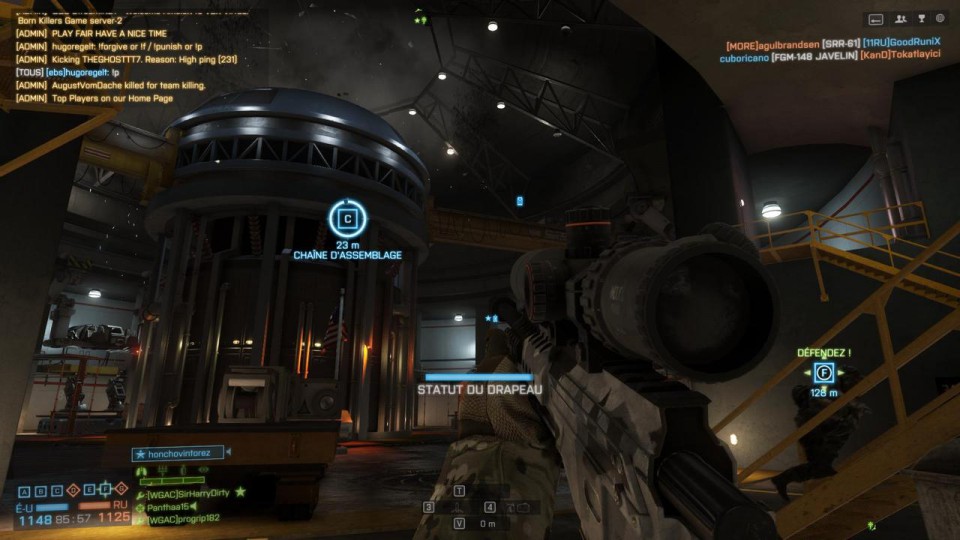
Task: Open the trophy scoreboard icon
Action: point(920,18)
